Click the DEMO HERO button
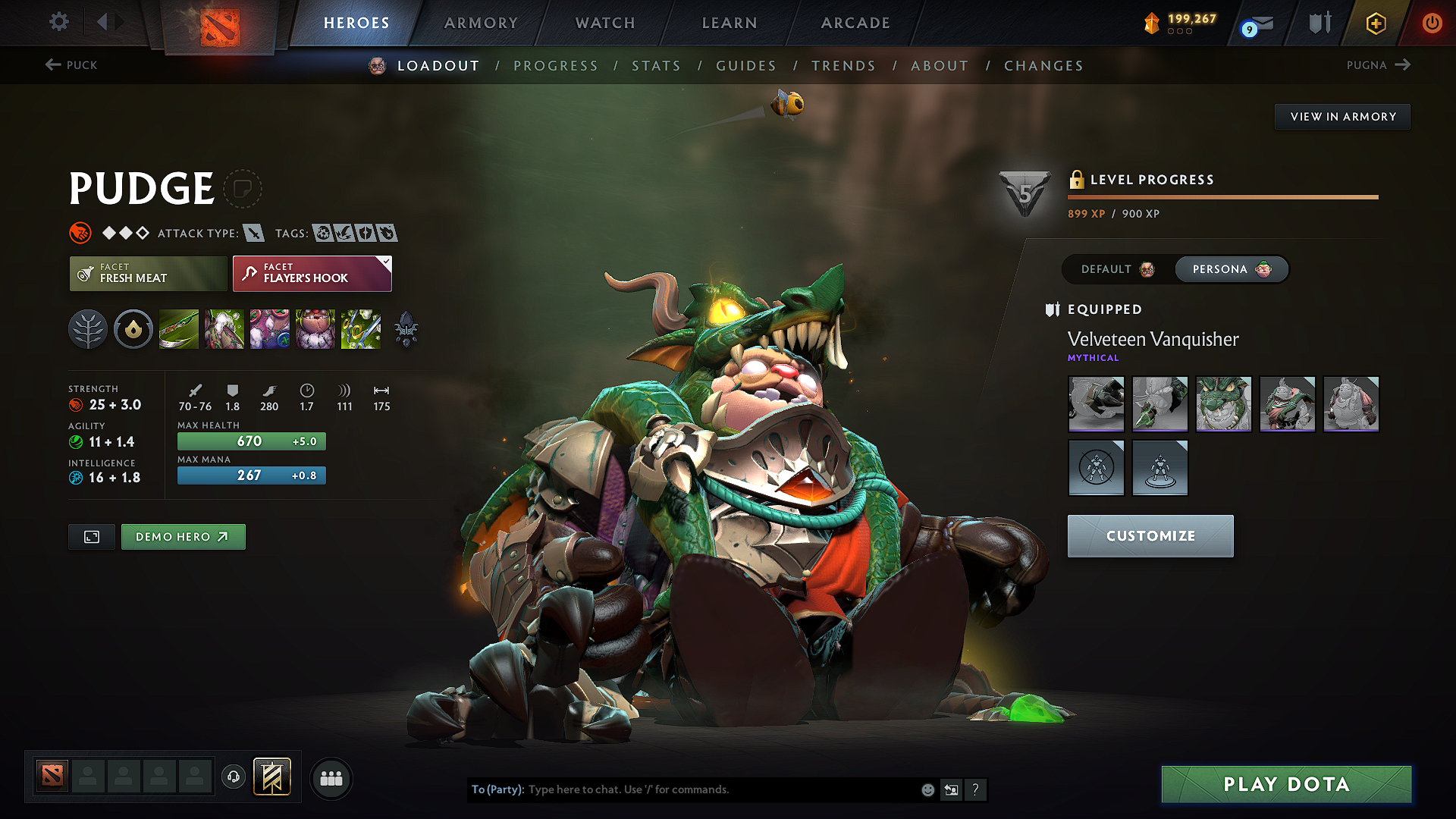This screenshot has width=1456, height=819. click(183, 536)
